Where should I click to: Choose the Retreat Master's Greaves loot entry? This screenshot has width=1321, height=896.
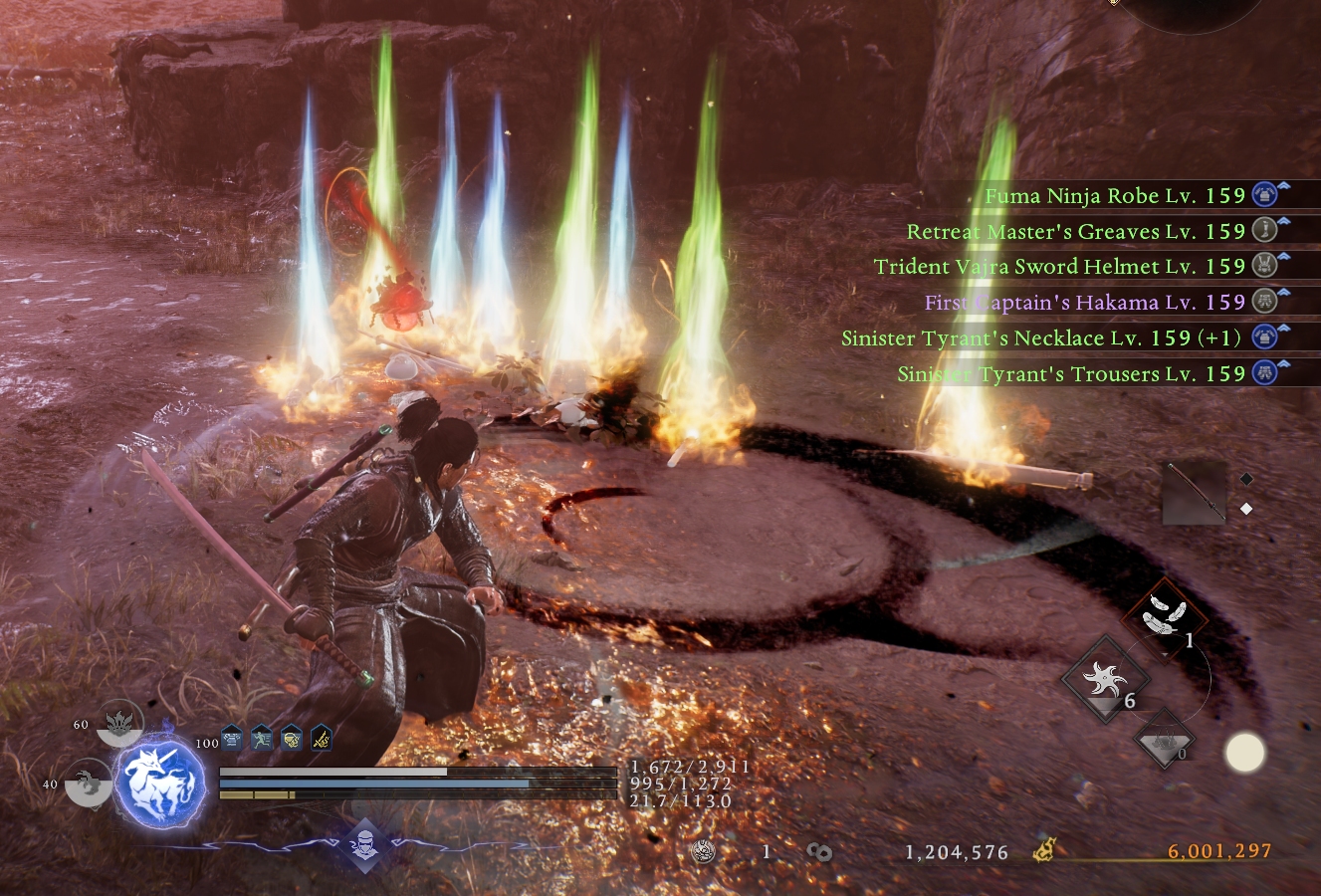pyautogui.click(x=1075, y=232)
